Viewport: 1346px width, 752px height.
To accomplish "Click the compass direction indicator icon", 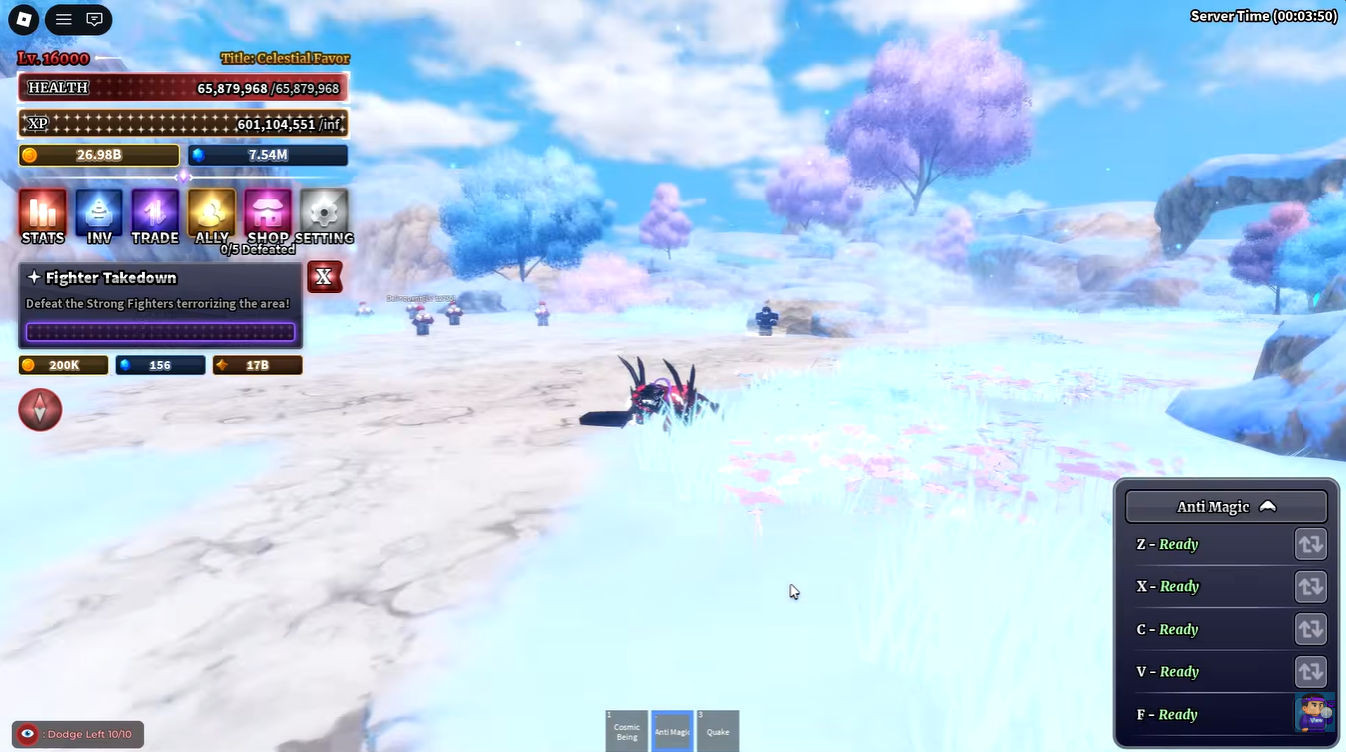I will (40, 410).
